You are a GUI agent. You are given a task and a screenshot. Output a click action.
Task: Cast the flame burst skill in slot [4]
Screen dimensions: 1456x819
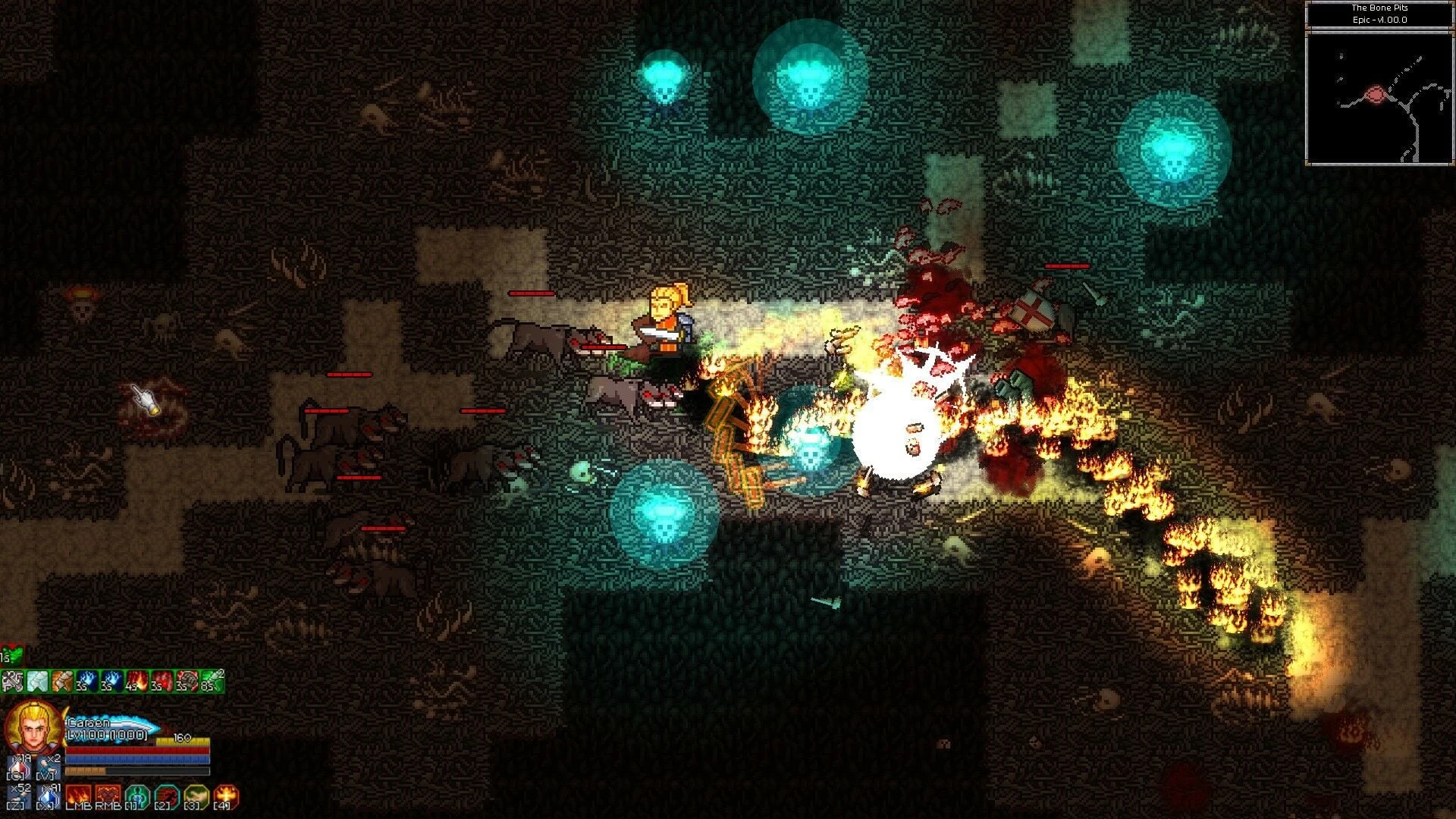(x=227, y=794)
